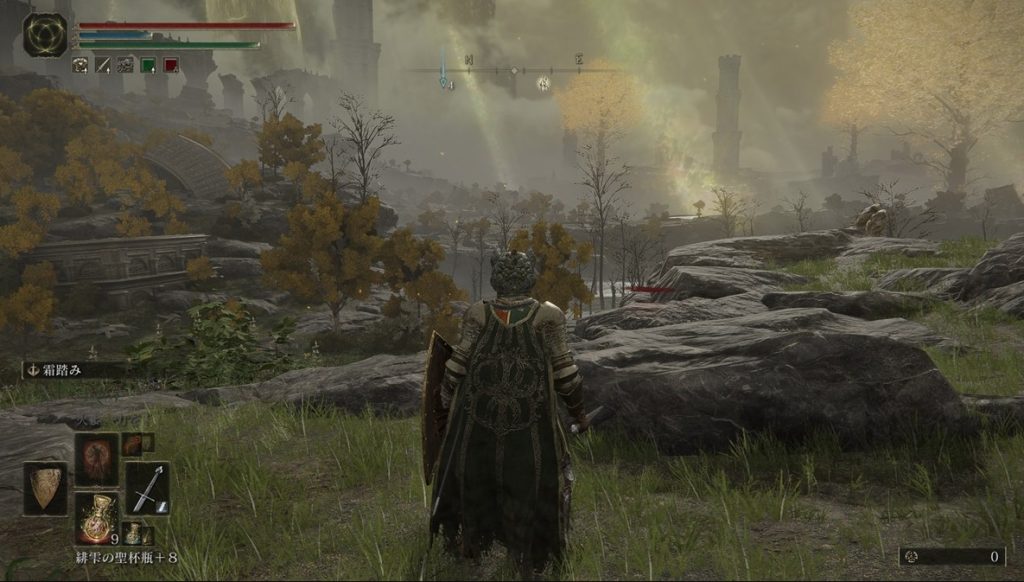The width and height of the screenshot is (1024, 582).
Task: Click the compass bar
Action: coord(515,71)
